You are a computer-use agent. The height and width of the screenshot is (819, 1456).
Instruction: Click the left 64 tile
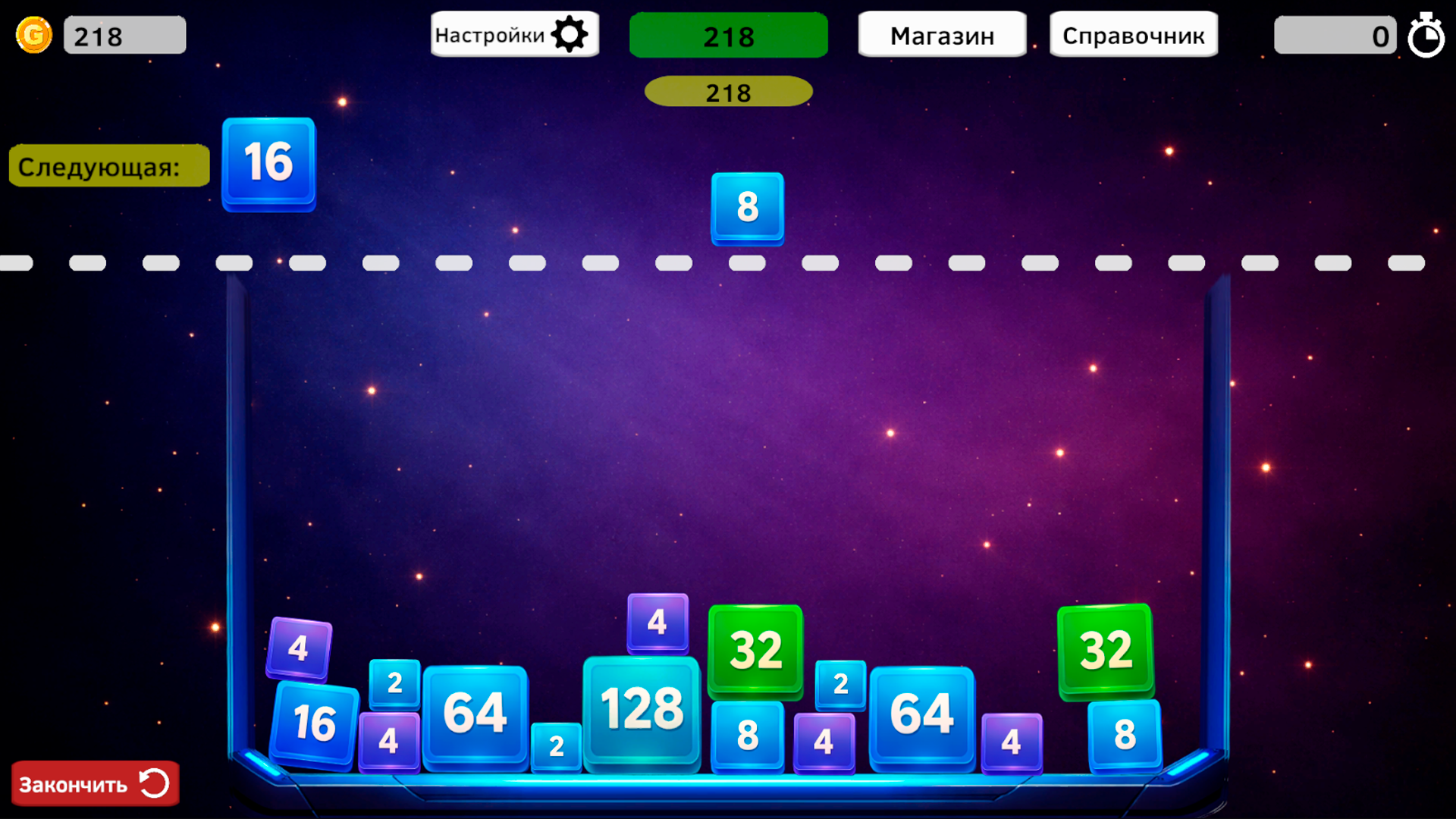[475, 711]
